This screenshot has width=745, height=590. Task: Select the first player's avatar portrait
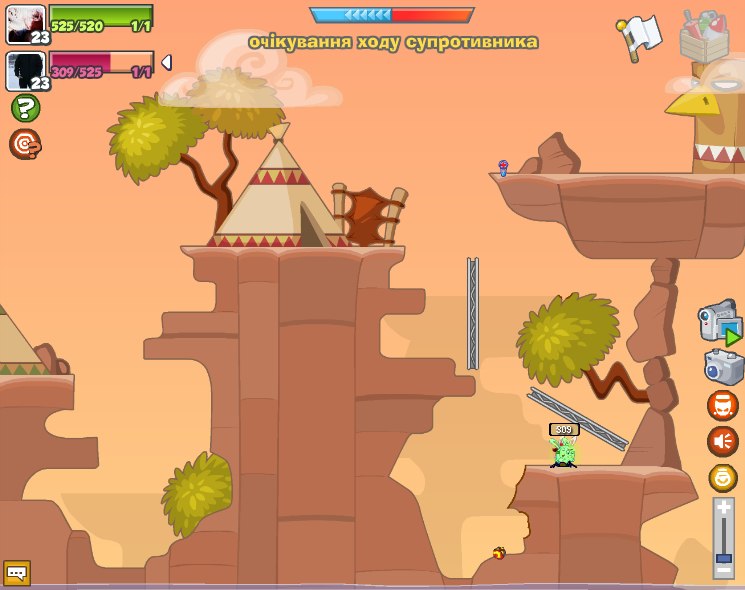pos(25,24)
